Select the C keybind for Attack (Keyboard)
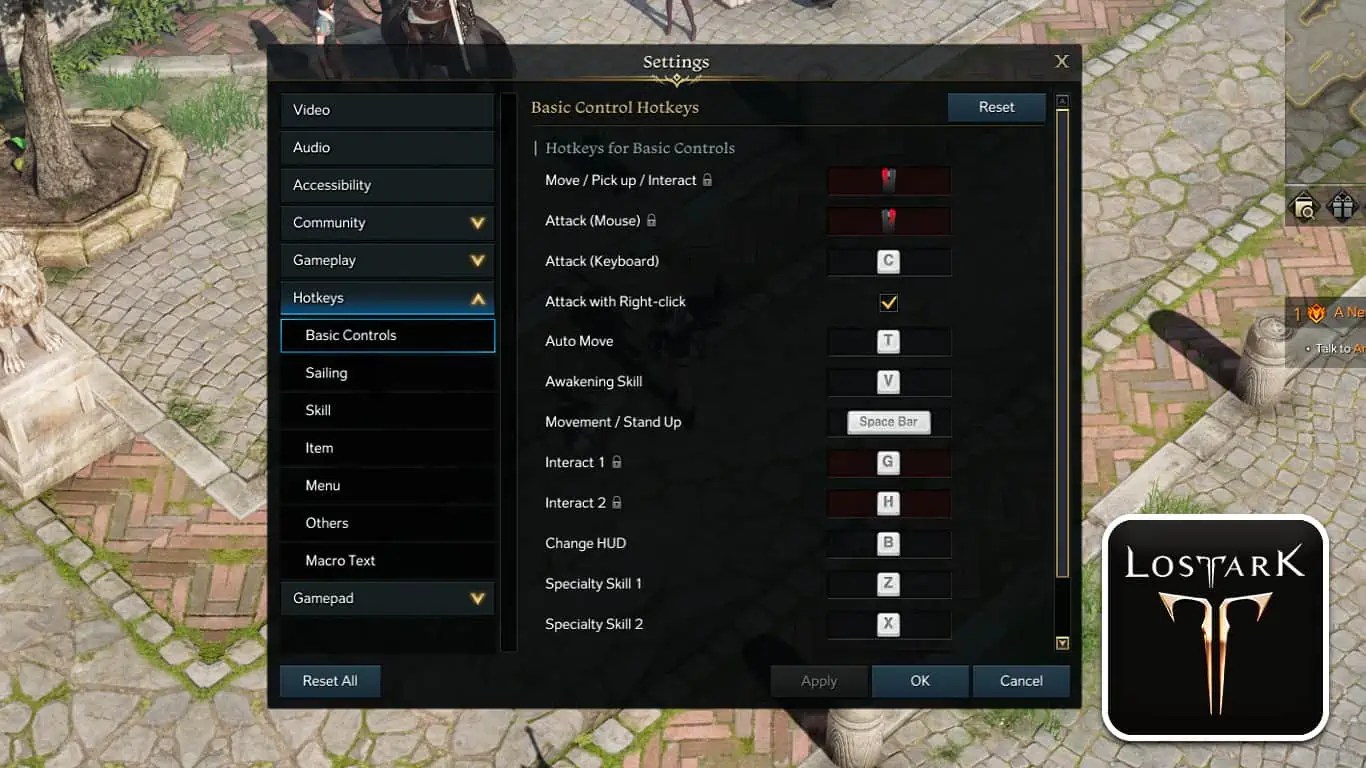1366x768 pixels. pos(888,261)
